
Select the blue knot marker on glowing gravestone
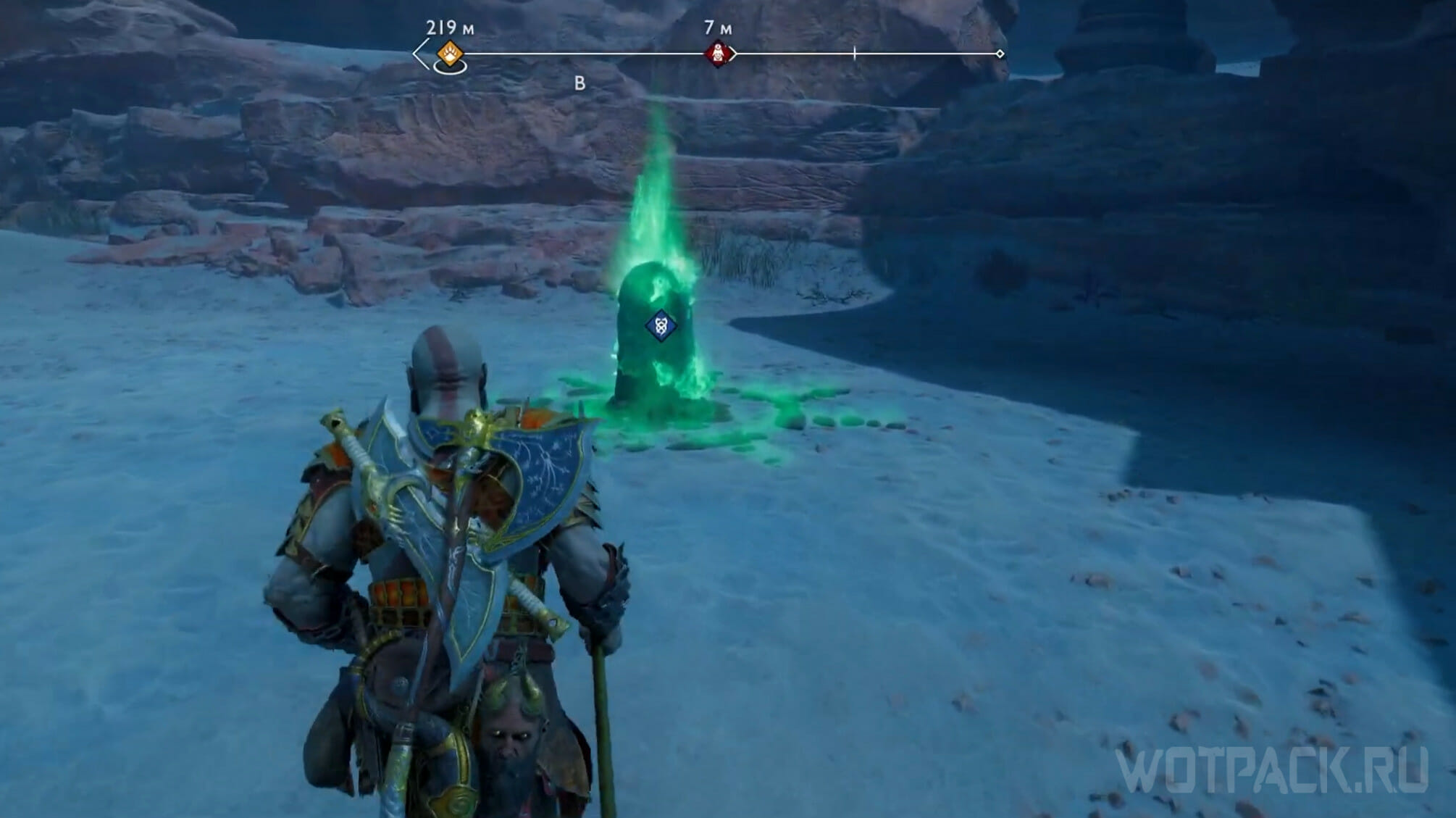pos(661,325)
